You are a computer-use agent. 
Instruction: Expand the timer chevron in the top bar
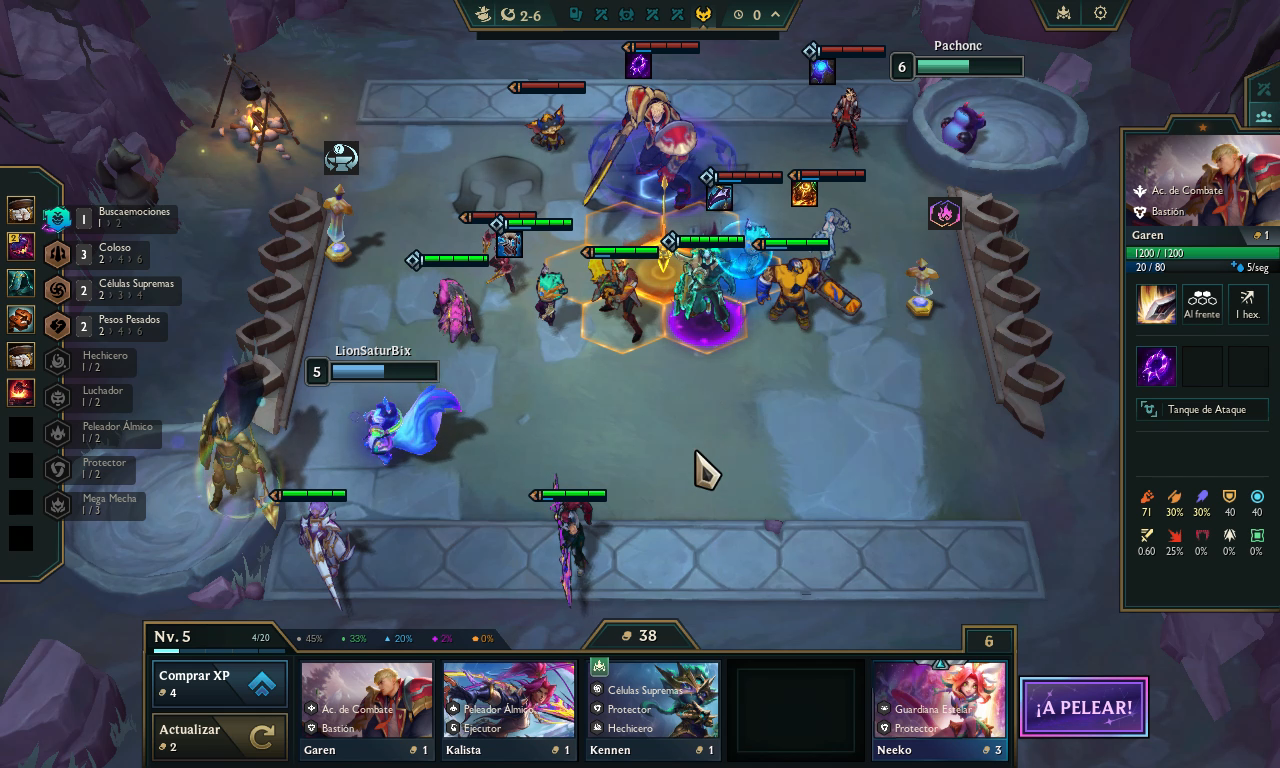point(773,14)
